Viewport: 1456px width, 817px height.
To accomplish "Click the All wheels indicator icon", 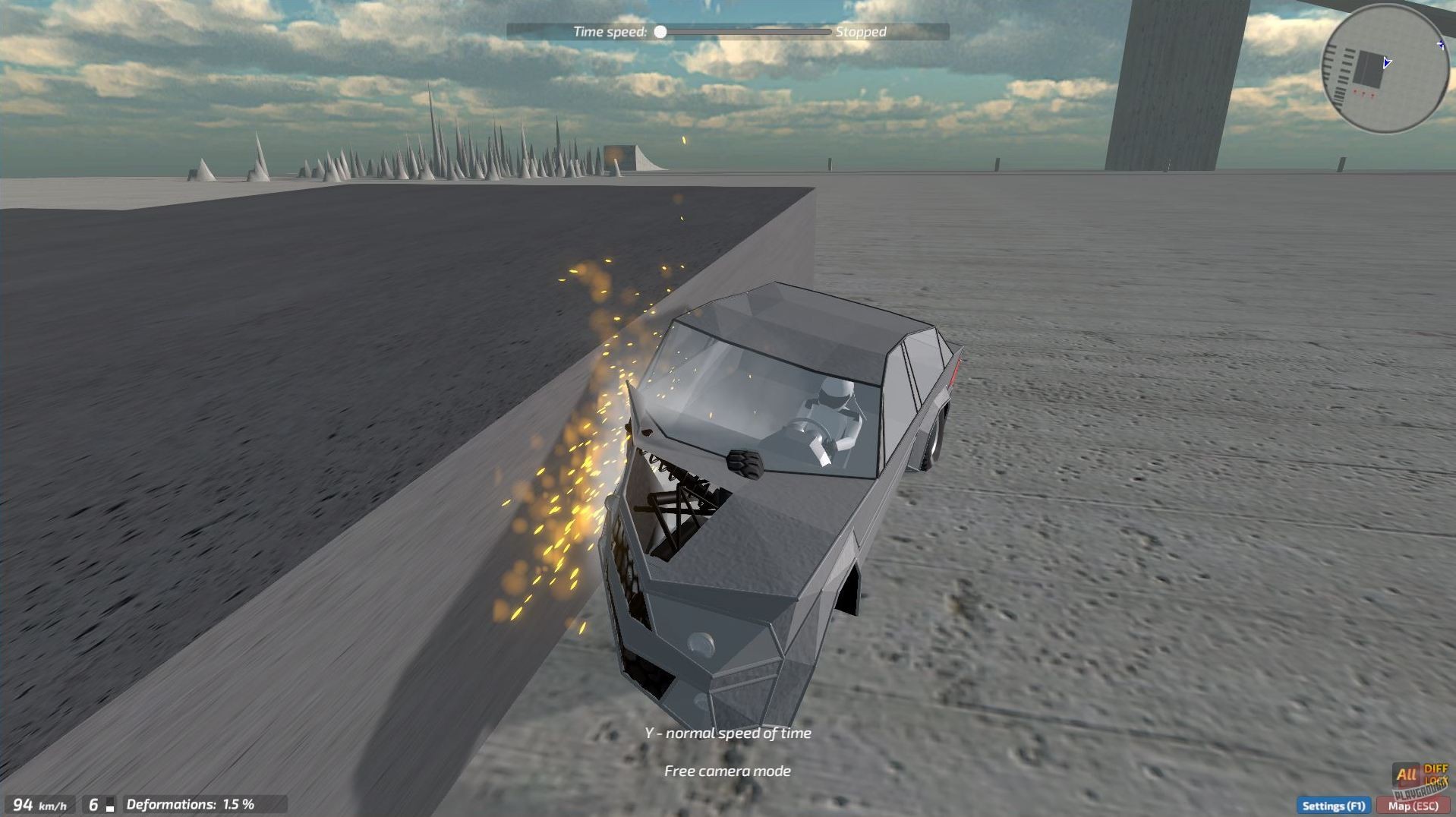I will (x=1405, y=774).
